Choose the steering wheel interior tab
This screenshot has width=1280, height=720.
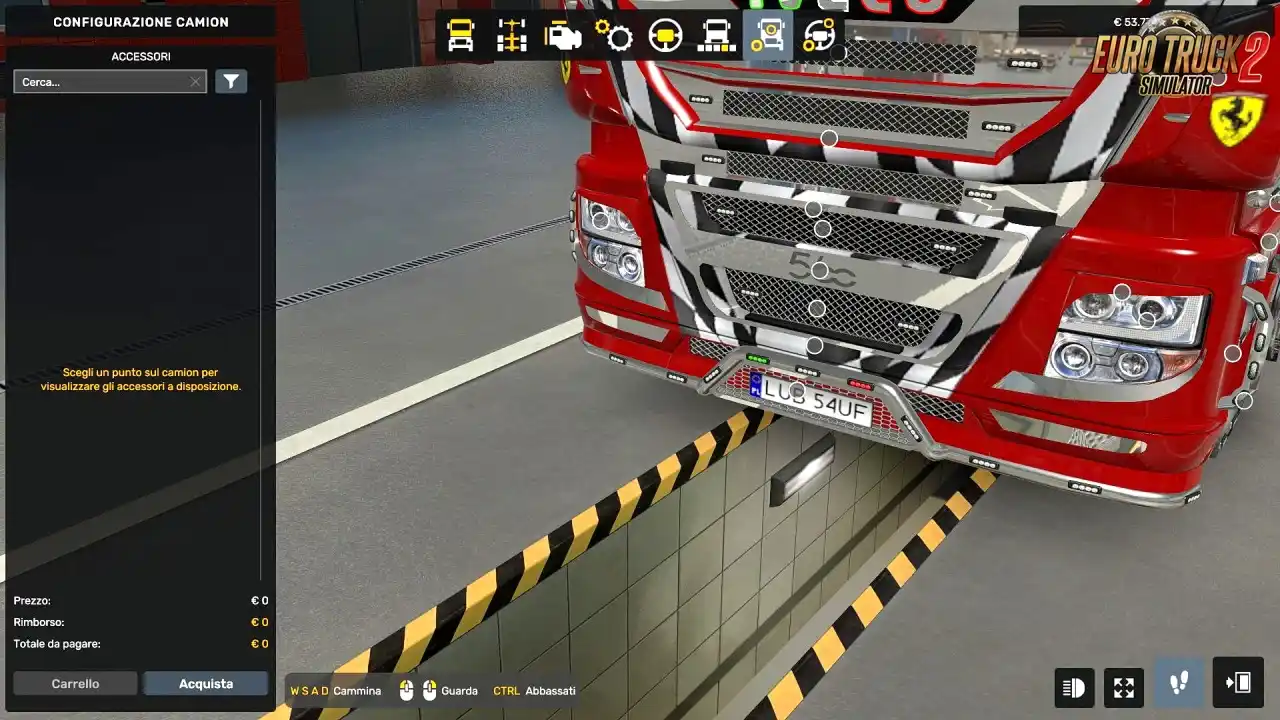point(665,36)
